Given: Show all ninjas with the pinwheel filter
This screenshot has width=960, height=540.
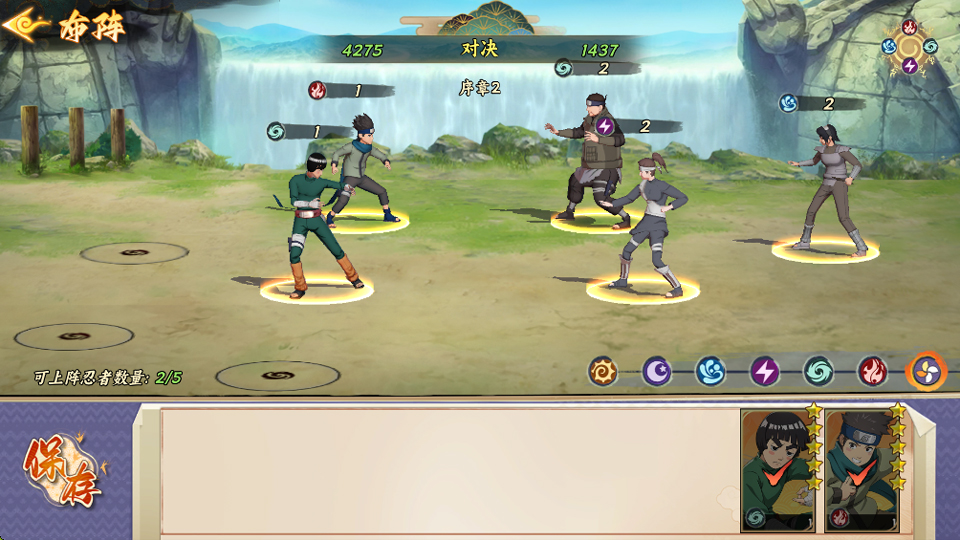Looking at the screenshot, I should [x=926, y=371].
